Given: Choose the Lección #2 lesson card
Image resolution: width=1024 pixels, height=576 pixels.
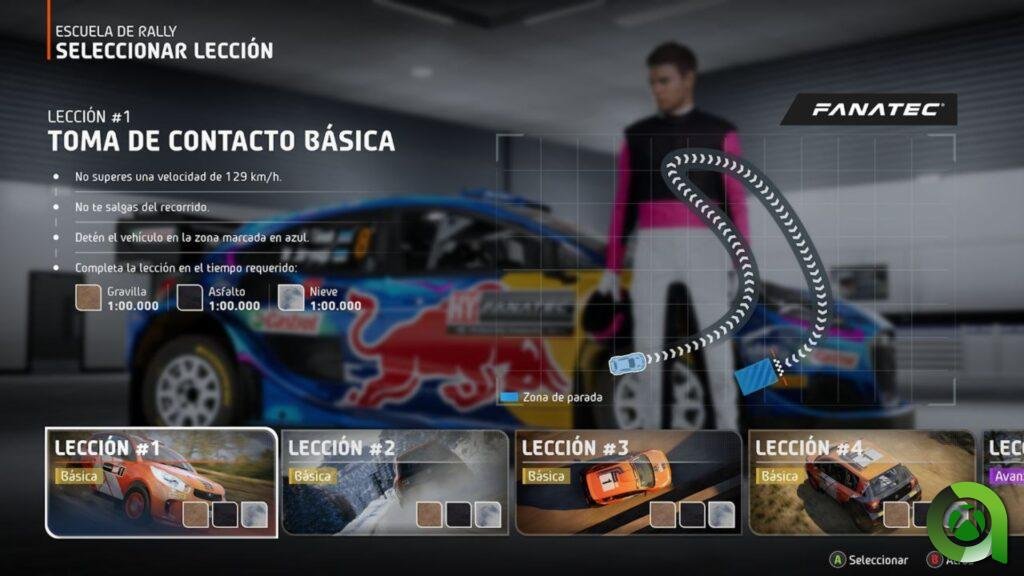Looking at the screenshot, I should coord(395,482).
